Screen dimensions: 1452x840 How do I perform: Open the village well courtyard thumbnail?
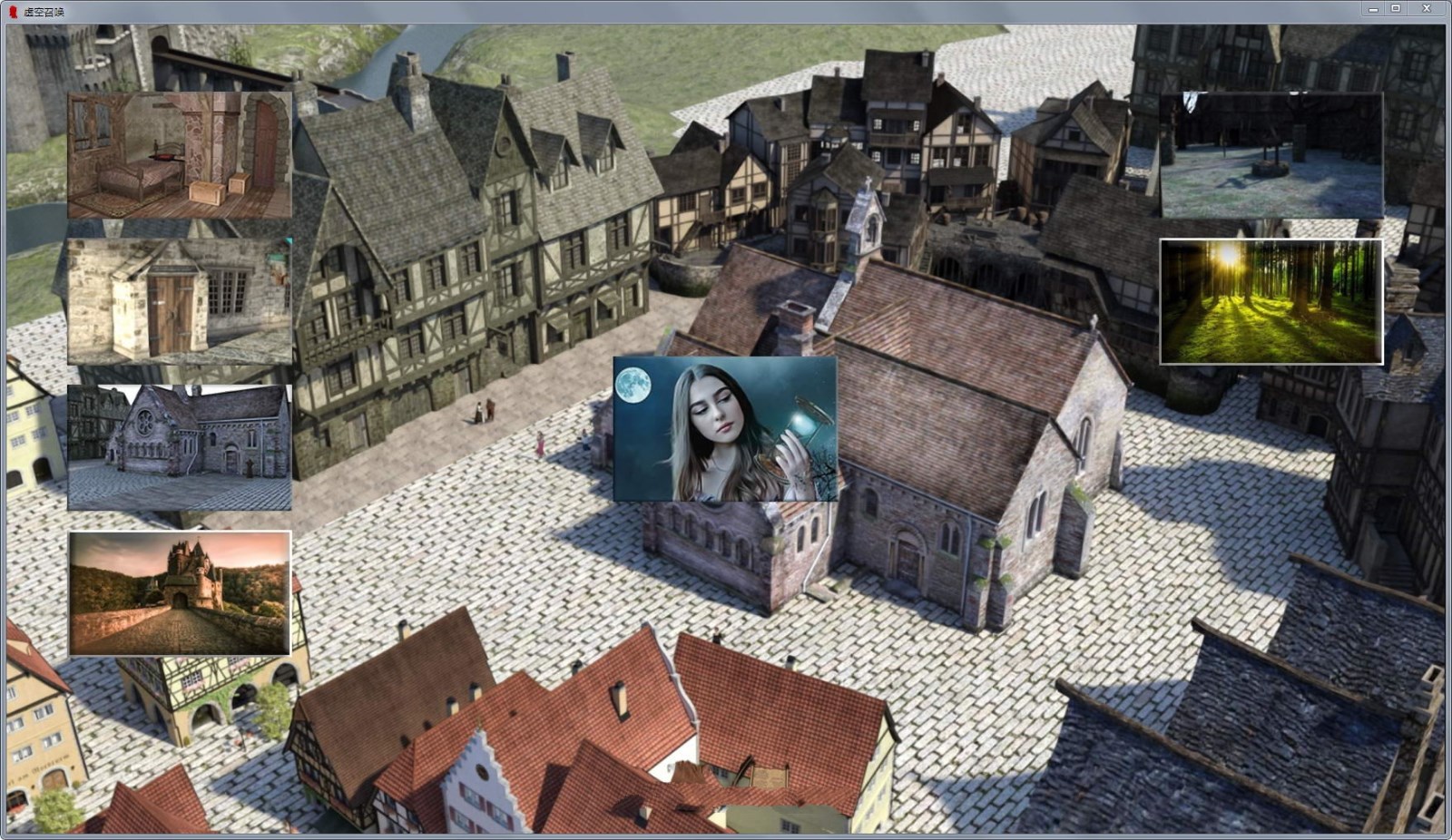point(1270,154)
